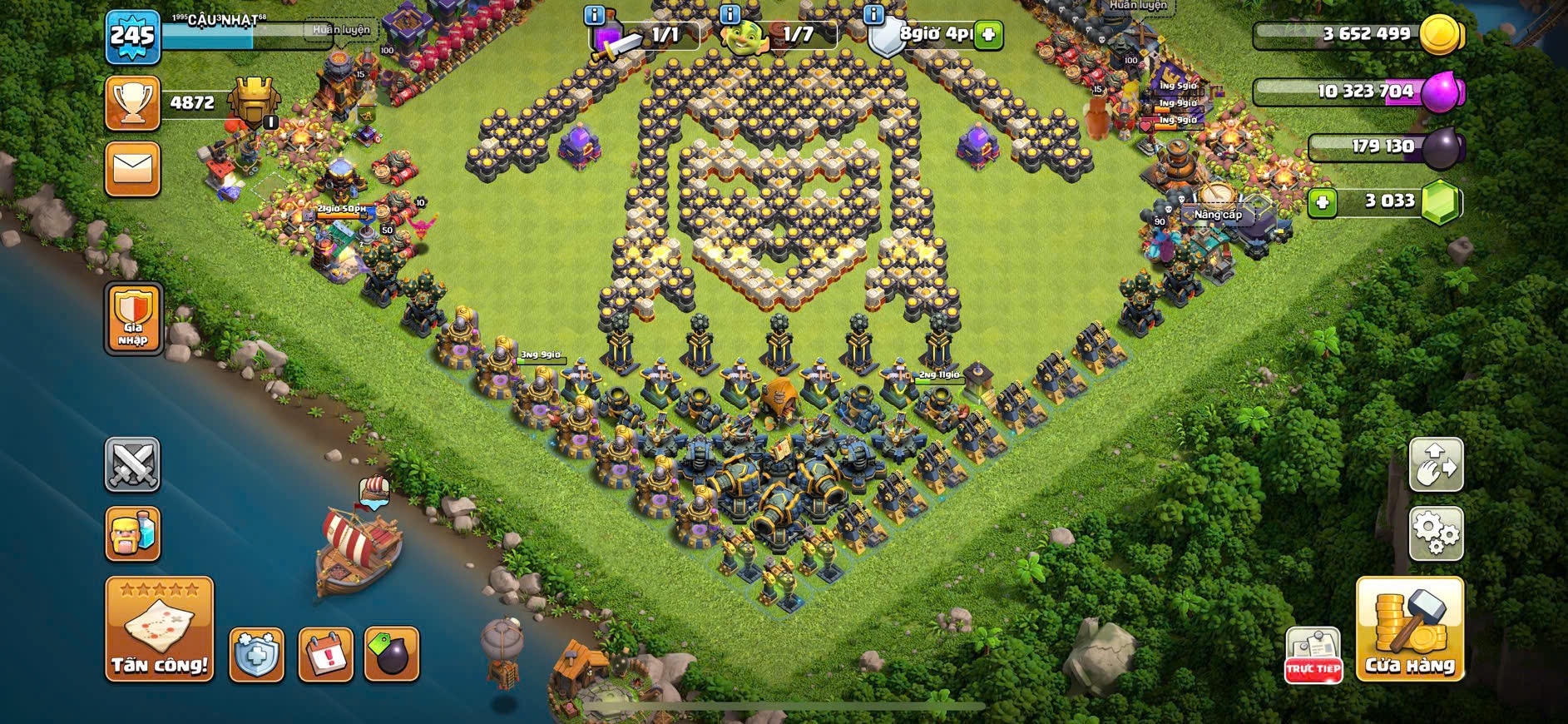The image size is (1568, 724).
Task: Open the settings gears button
Action: [x=1435, y=533]
